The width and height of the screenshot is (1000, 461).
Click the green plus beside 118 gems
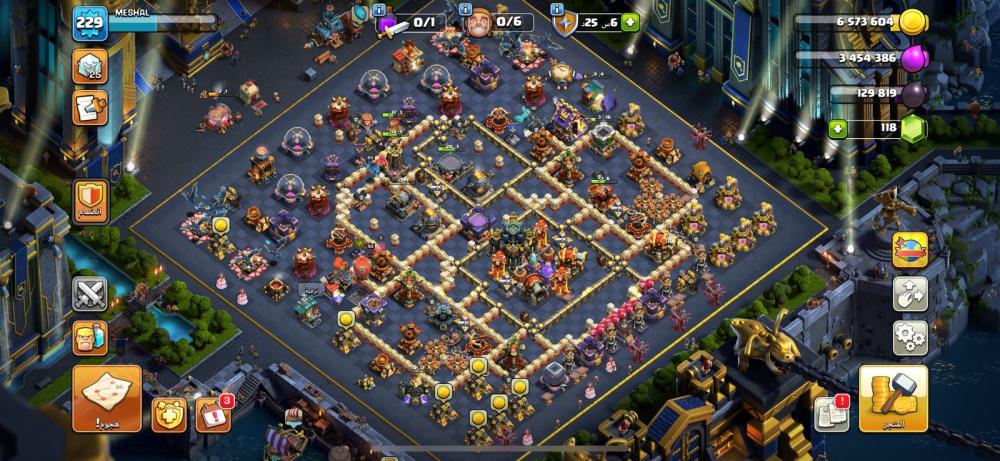coord(838,127)
